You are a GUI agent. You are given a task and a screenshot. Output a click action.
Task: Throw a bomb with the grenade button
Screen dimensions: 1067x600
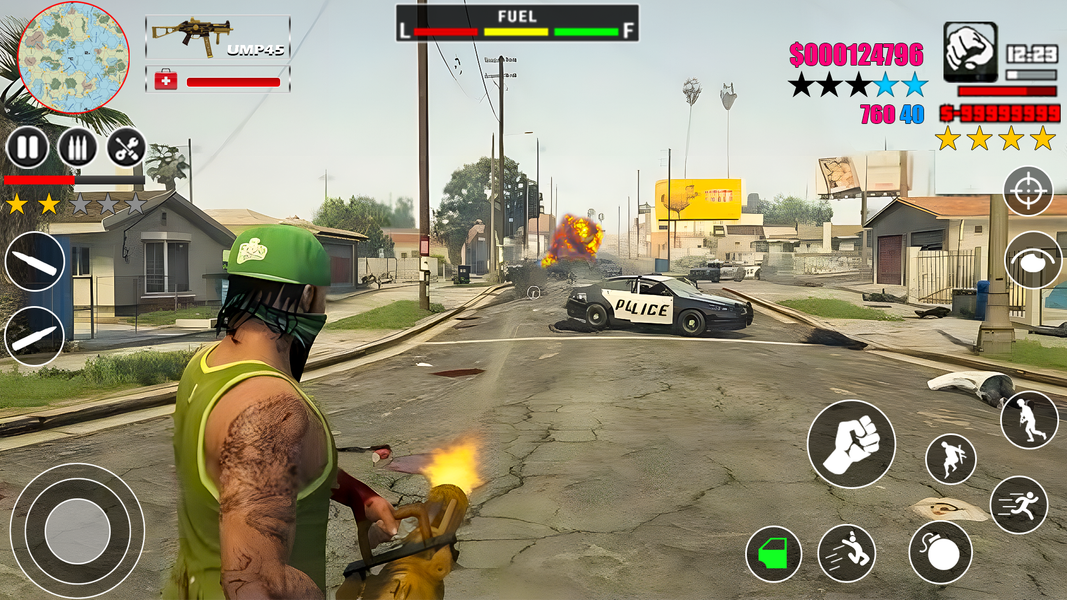click(940, 553)
